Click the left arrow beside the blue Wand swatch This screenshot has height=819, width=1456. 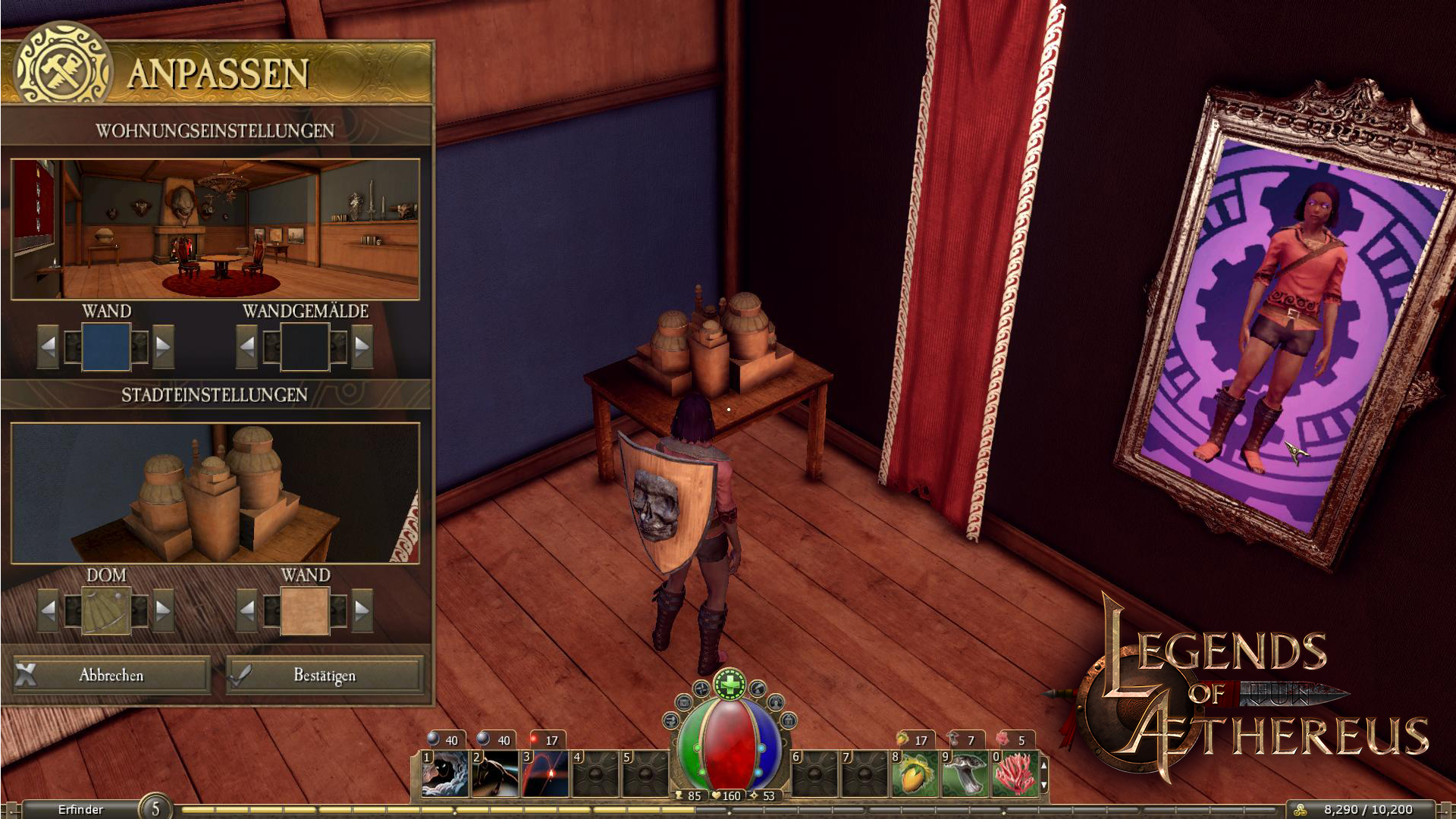coord(49,347)
